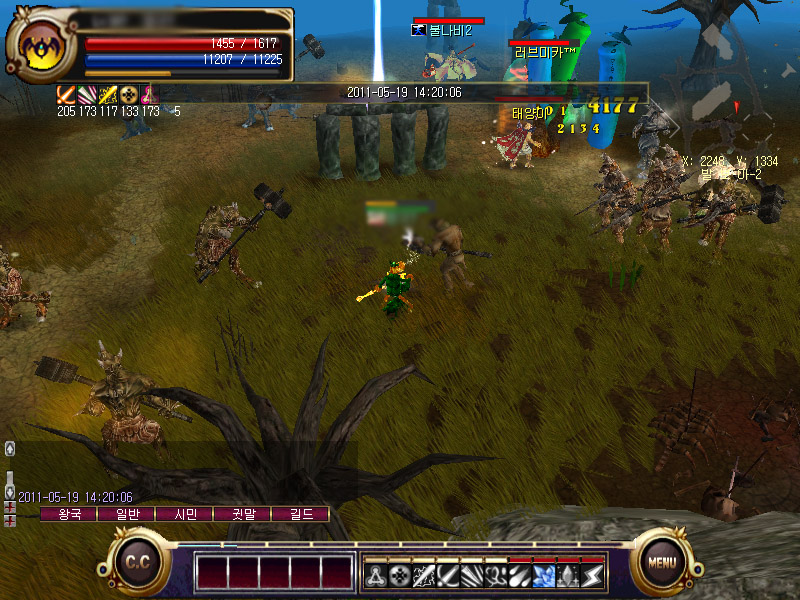Choose the 시민 chat tab
This screenshot has height=600, width=800.
tap(185, 514)
